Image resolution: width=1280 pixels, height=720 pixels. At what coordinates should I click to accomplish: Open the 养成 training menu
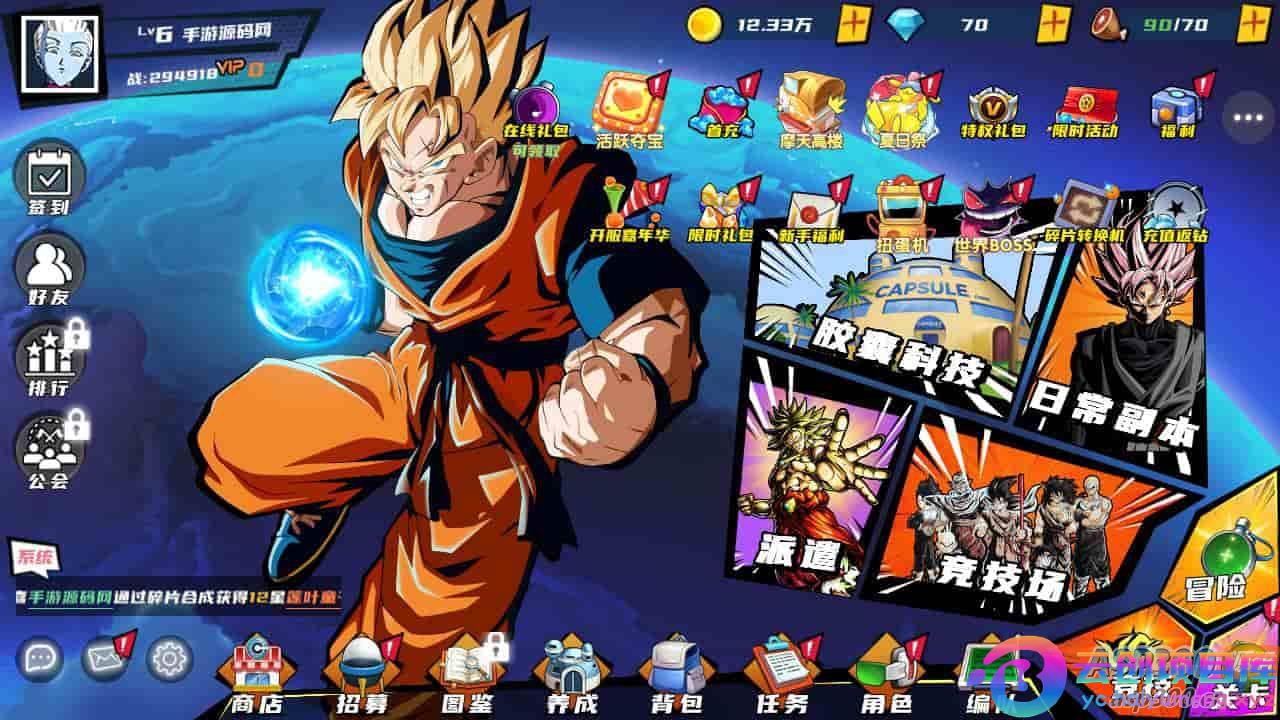point(572,677)
